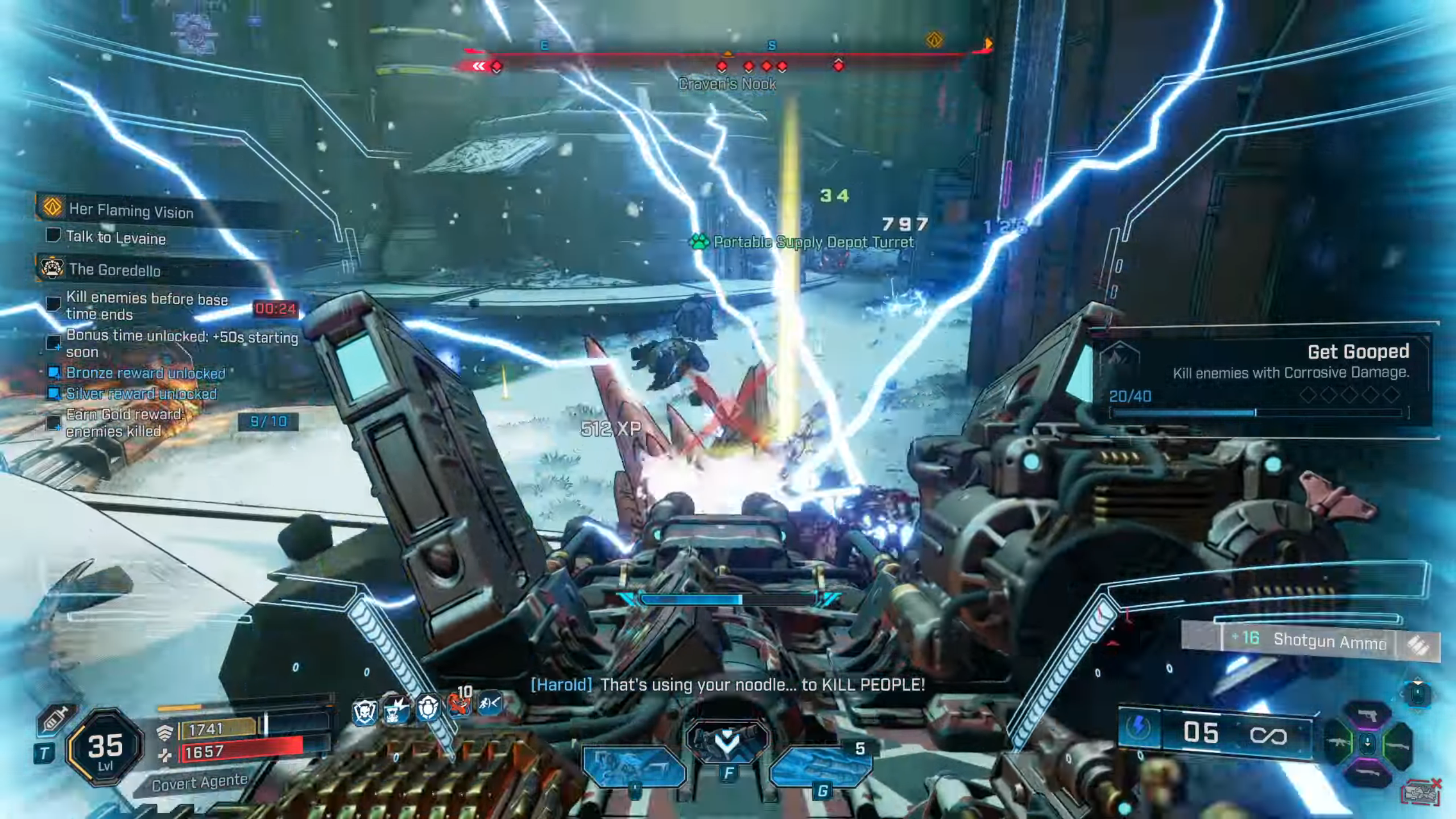The width and height of the screenshot is (1456, 819).
Task: Select The Goredello mission header
Action: [115, 270]
